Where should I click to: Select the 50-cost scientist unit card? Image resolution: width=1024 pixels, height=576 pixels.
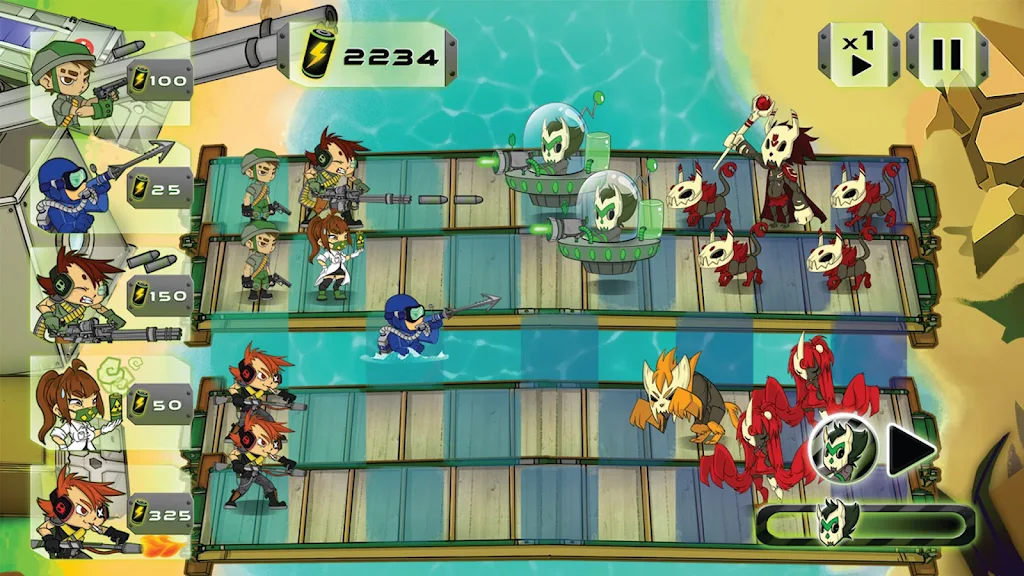point(108,403)
